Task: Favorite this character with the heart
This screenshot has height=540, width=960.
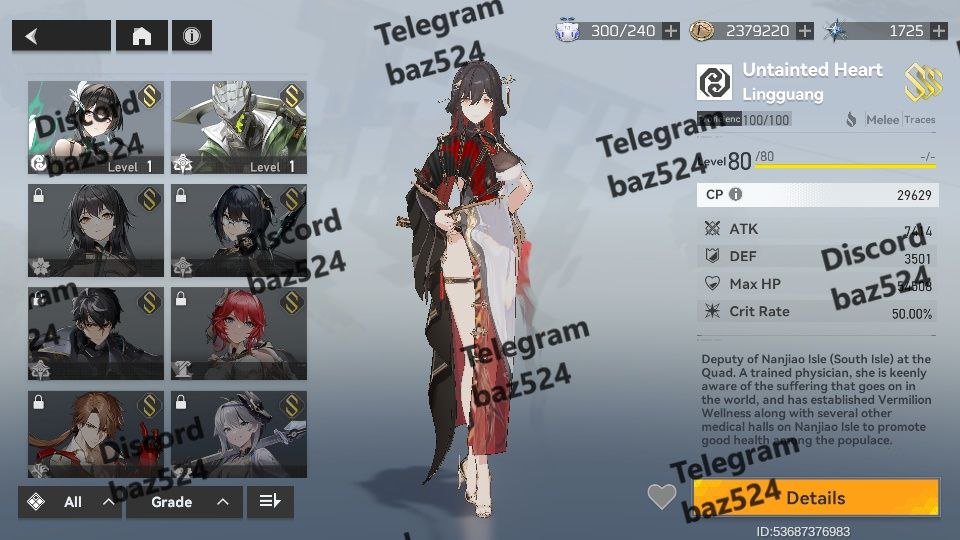Action: 662,497
